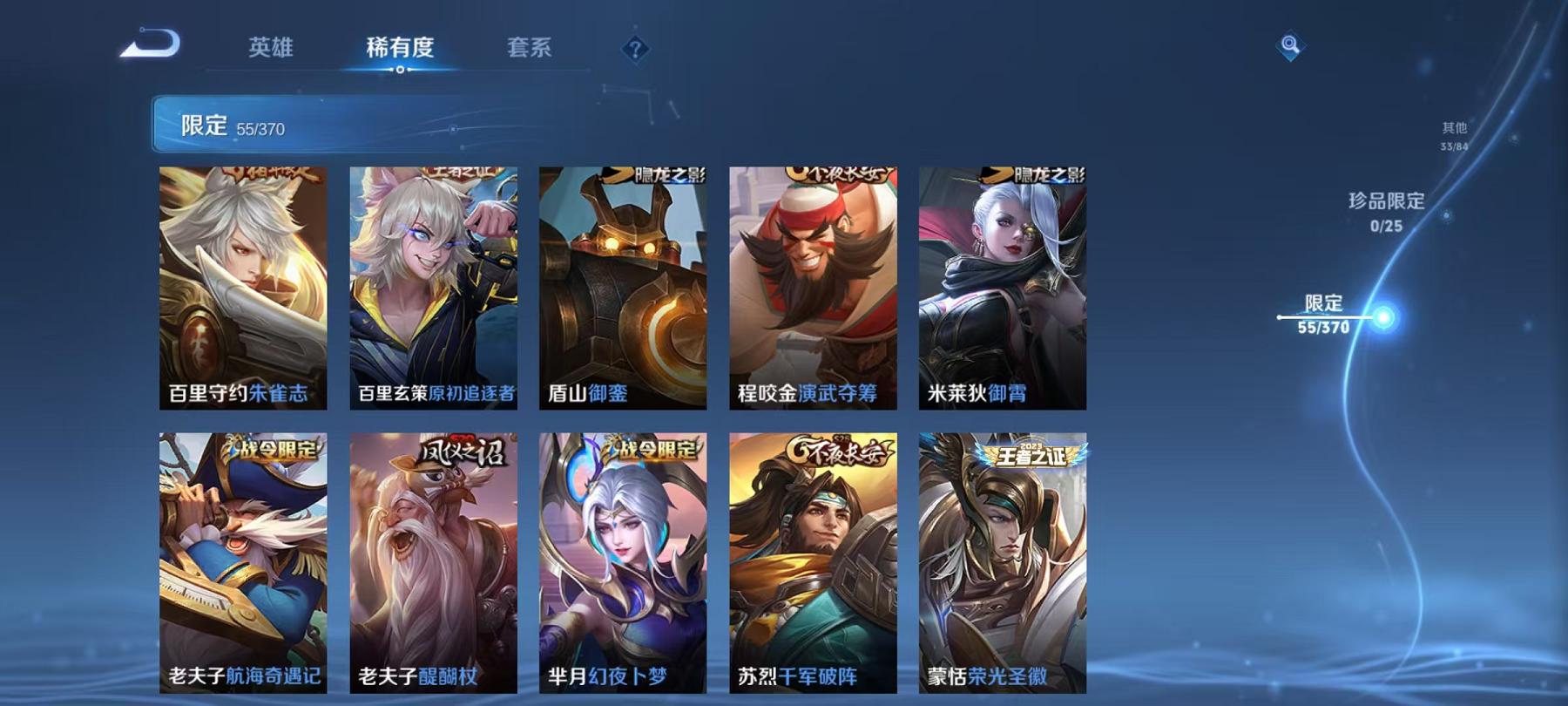The width and height of the screenshot is (1568, 706).
Task: Switch to the 英雄 tab
Action: [271, 48]
